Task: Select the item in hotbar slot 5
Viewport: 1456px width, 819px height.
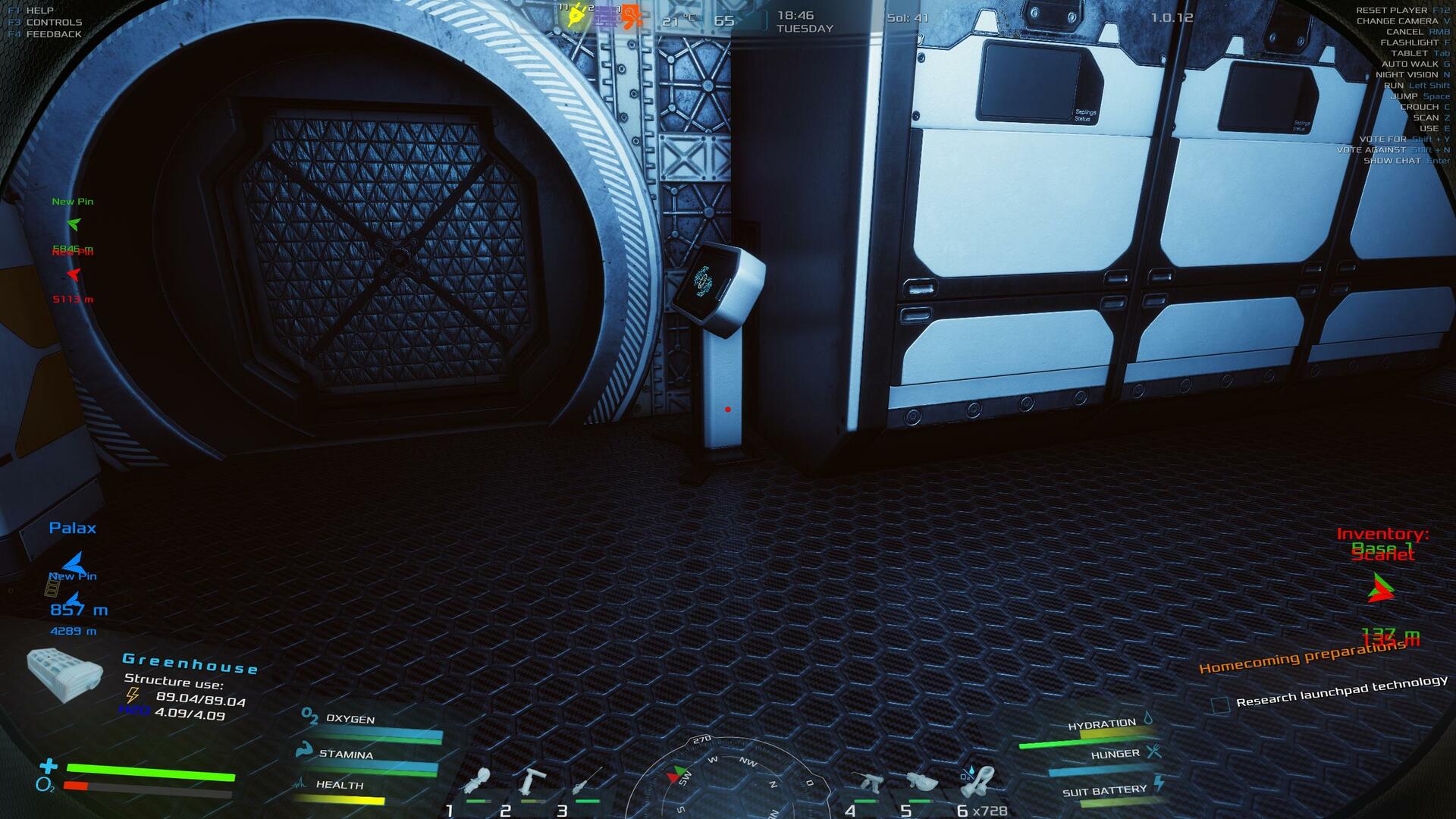Action: tap(921, 783)
